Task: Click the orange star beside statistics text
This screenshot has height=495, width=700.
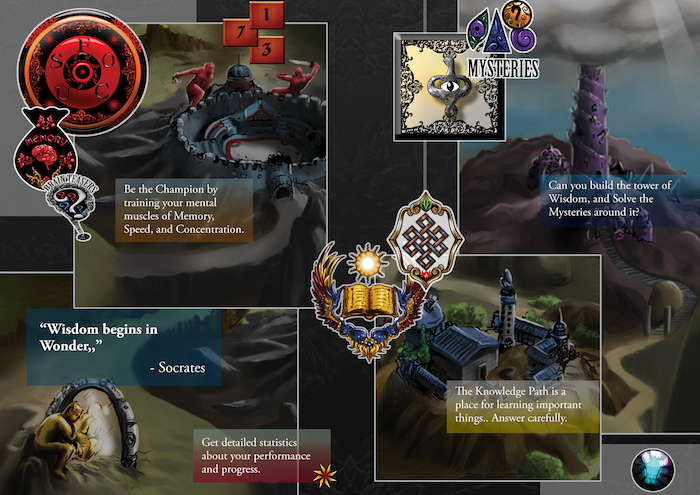Action: coord(324,472)
